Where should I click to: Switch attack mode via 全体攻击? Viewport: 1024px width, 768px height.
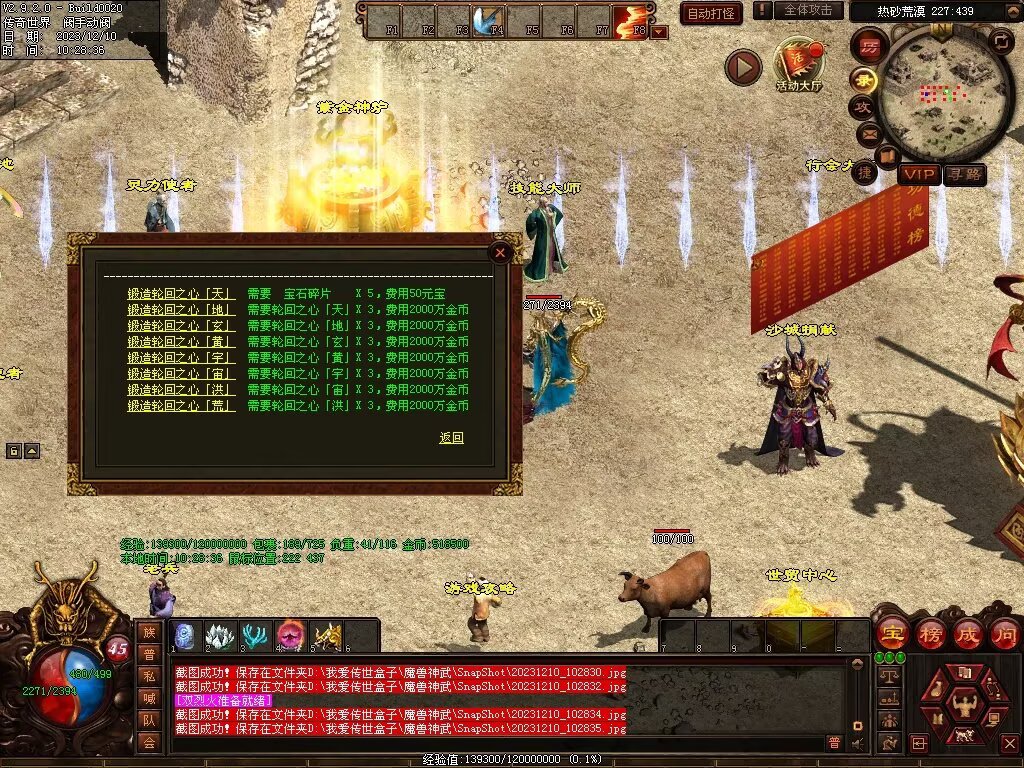pos(807,10)
